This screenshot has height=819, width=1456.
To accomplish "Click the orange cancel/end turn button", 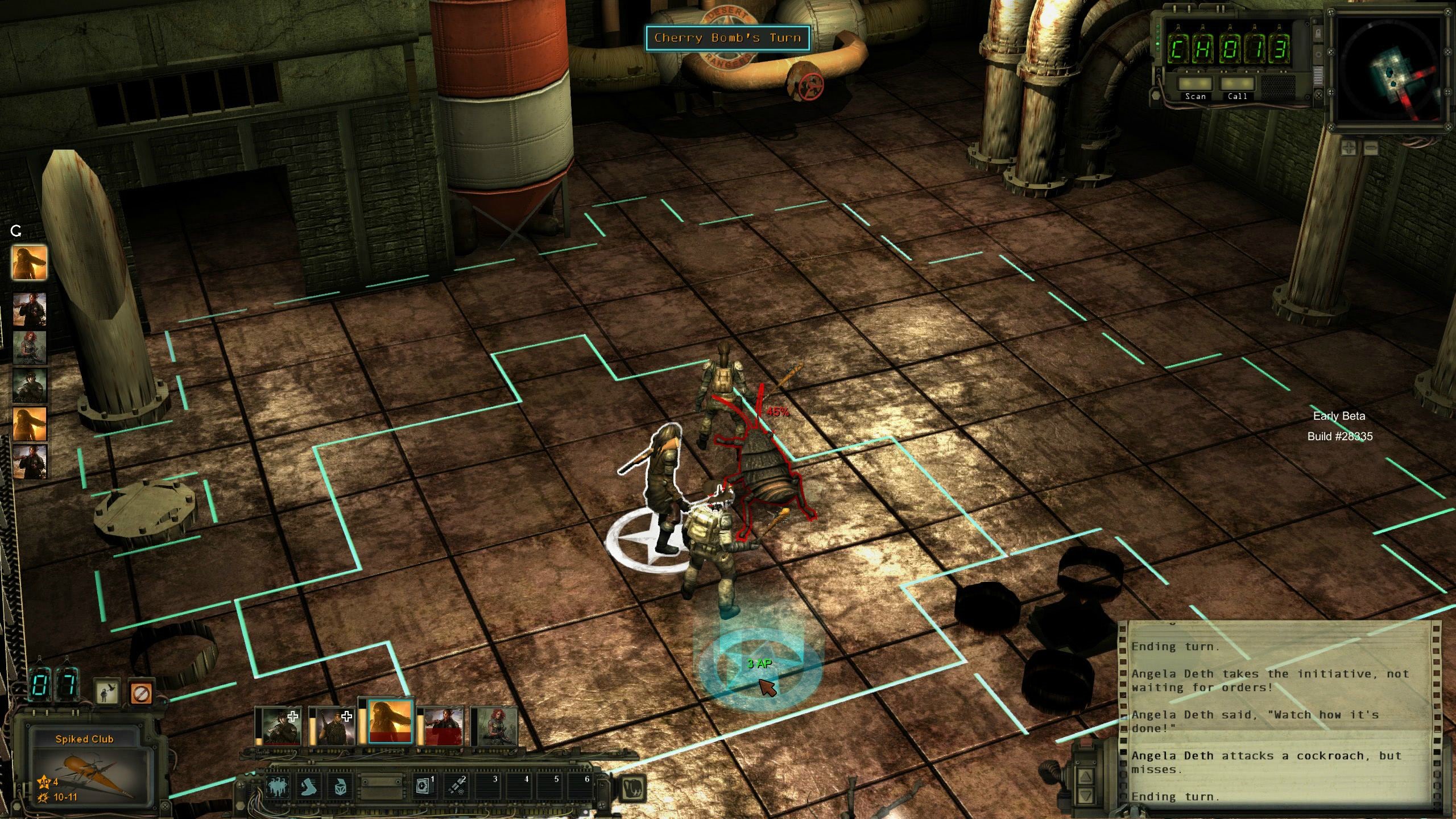I will coord(140,693).
